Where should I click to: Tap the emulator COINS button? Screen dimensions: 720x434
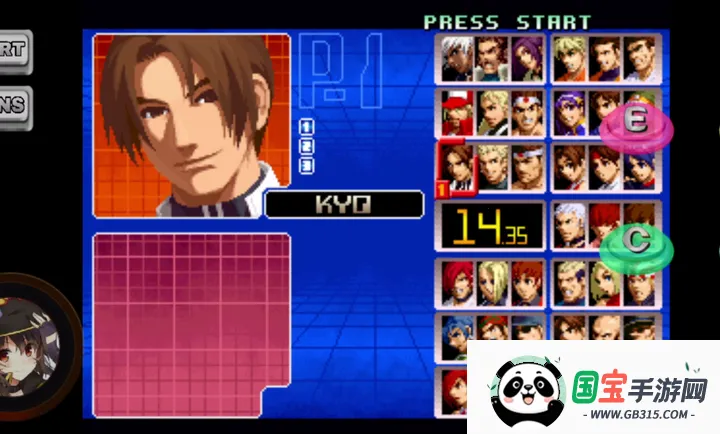[x=14, y=108]
